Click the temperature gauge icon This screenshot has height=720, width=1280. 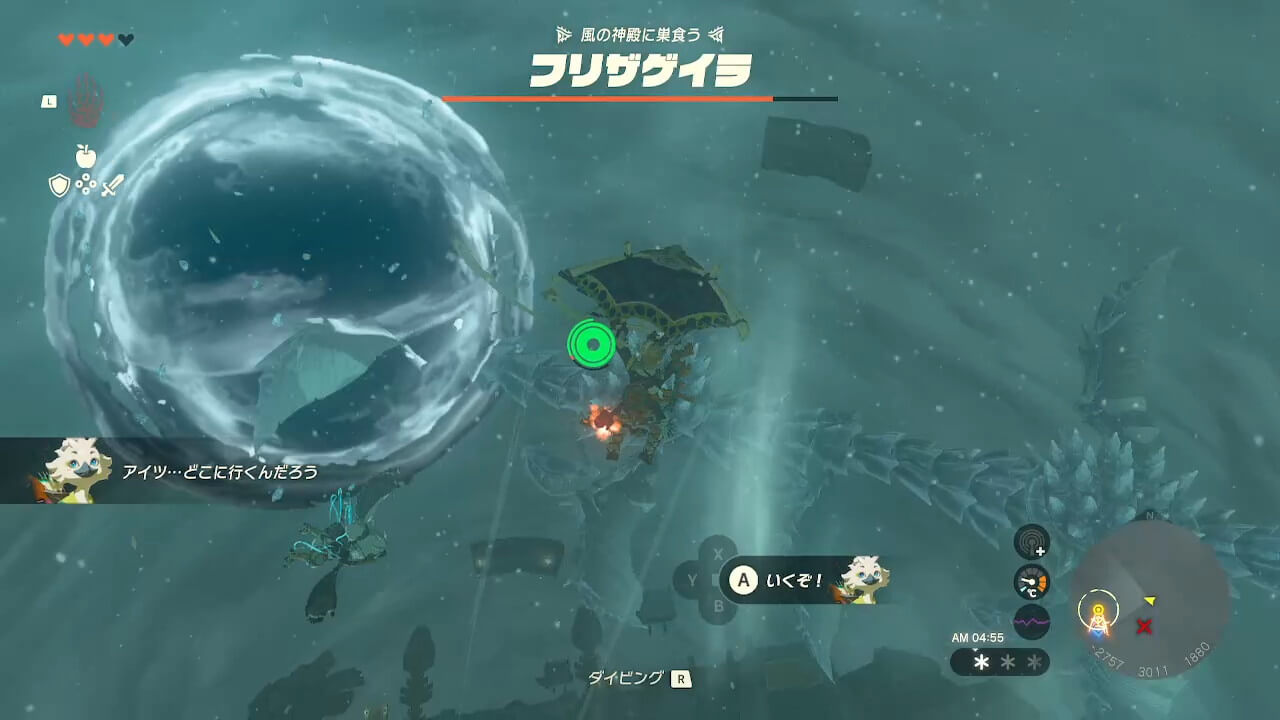click(x=1031, y=582)
